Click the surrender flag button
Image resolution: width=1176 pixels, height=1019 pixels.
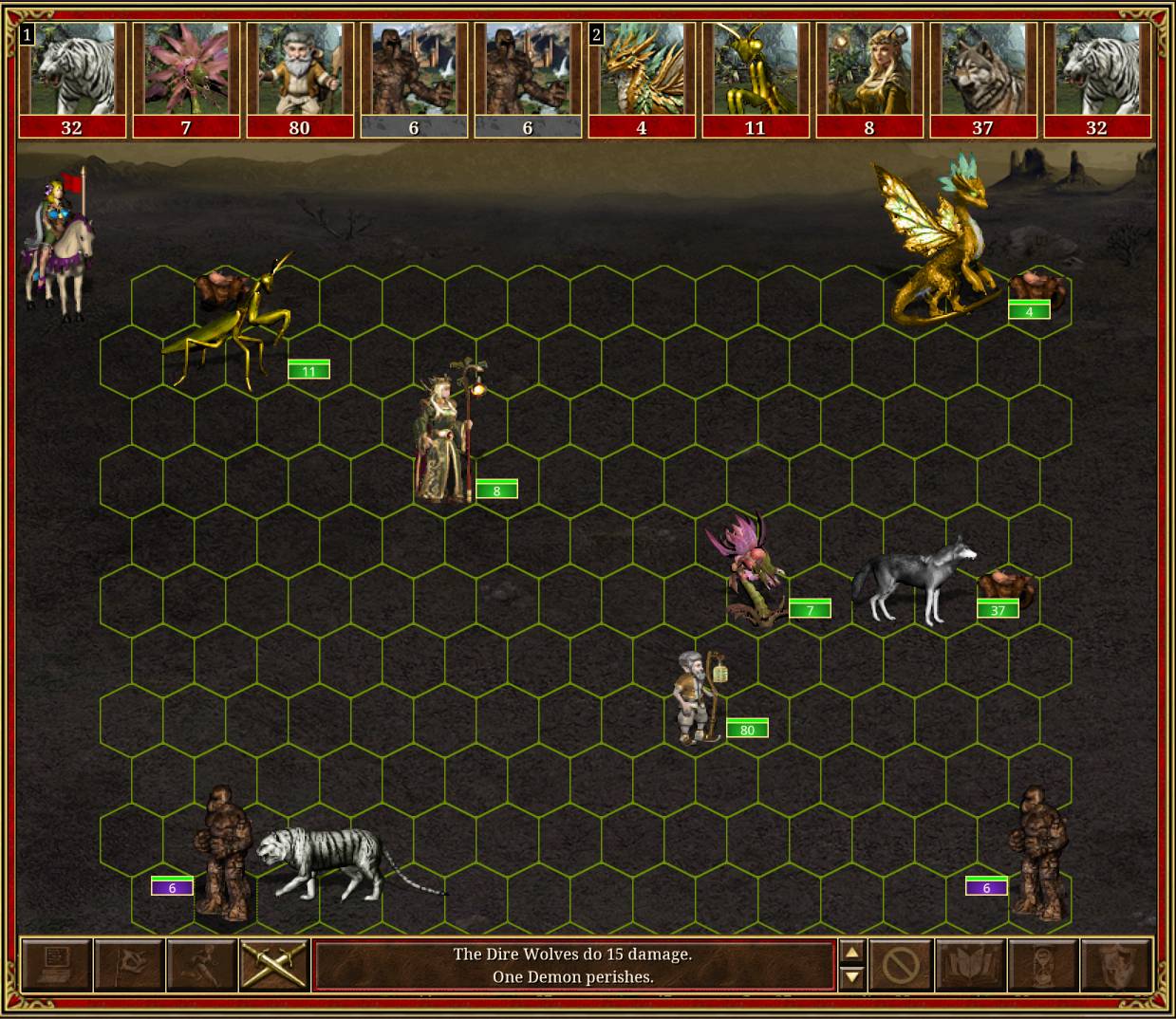tap(129, 965)
